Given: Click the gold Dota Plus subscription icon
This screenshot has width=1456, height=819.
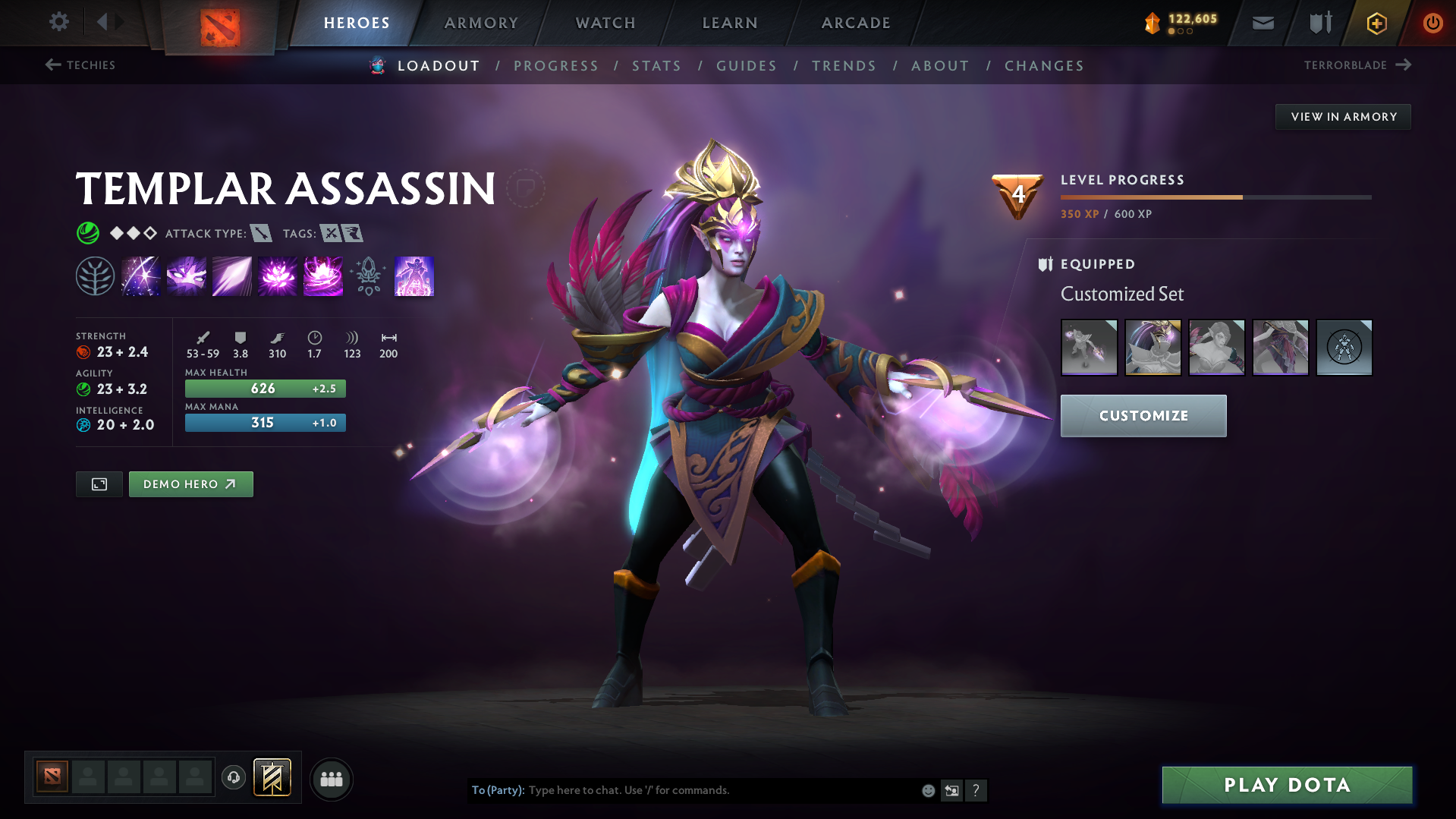Looking at the screenshot, I should click(x=1376, y=23).
